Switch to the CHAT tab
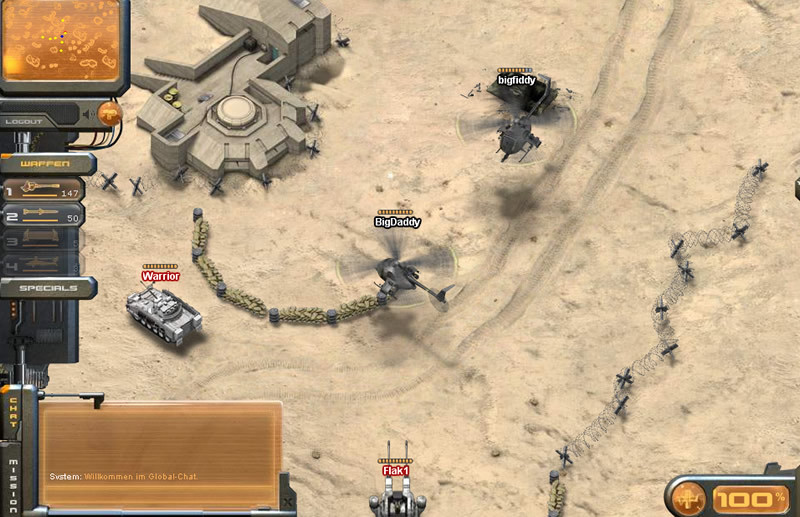The height and width of the screenshot is (517, 800). [13, 413]
